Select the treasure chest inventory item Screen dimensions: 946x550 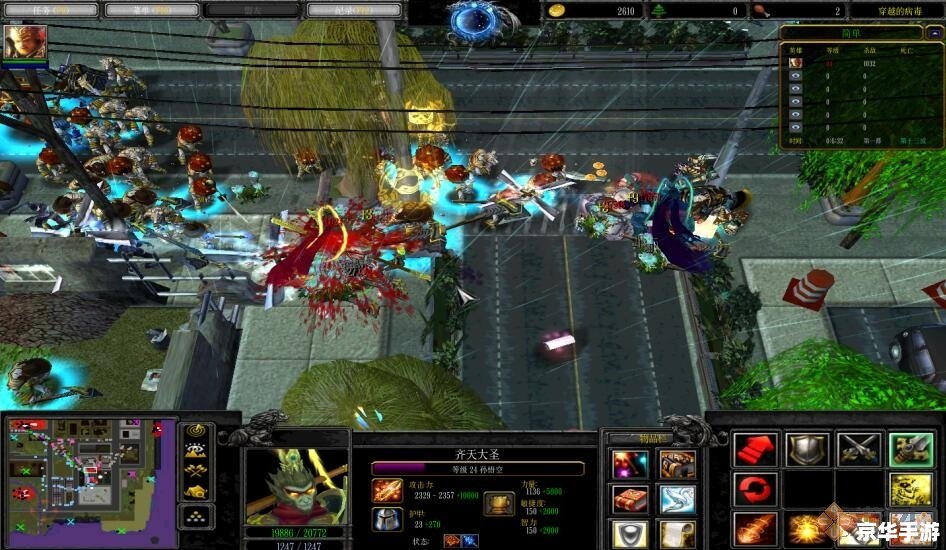[x=677, y=464]
